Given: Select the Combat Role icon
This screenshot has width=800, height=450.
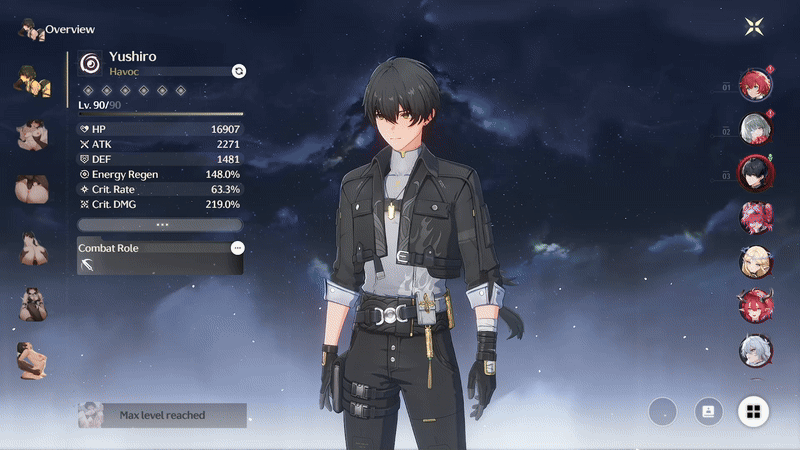Looking at the screenshot, I should click(x=91, y=264).
